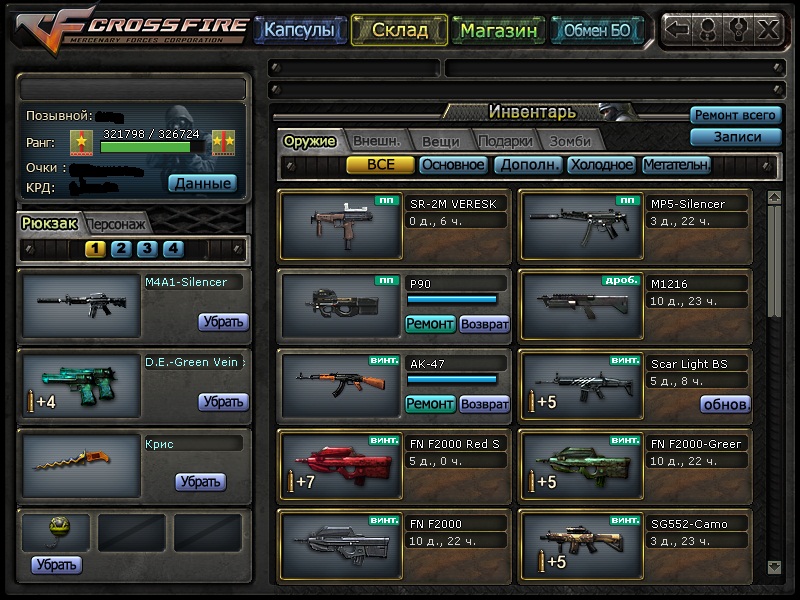800x600 pixels.
Task: Switch to the Вещи tab
Action: point(440,141)
